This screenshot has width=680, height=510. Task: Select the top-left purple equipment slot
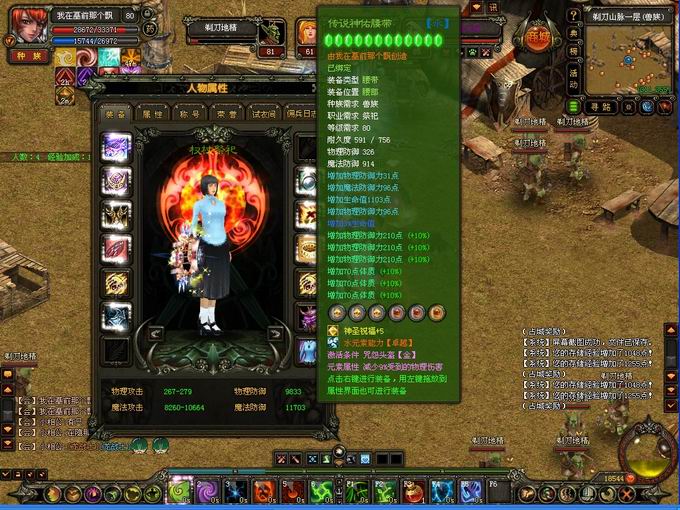116,147
